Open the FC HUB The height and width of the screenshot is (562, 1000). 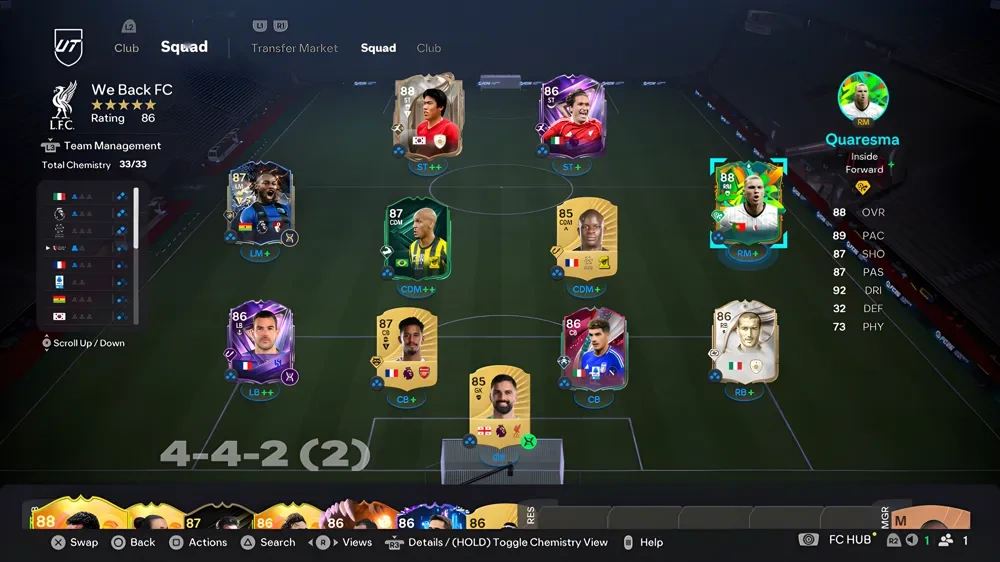849,540
